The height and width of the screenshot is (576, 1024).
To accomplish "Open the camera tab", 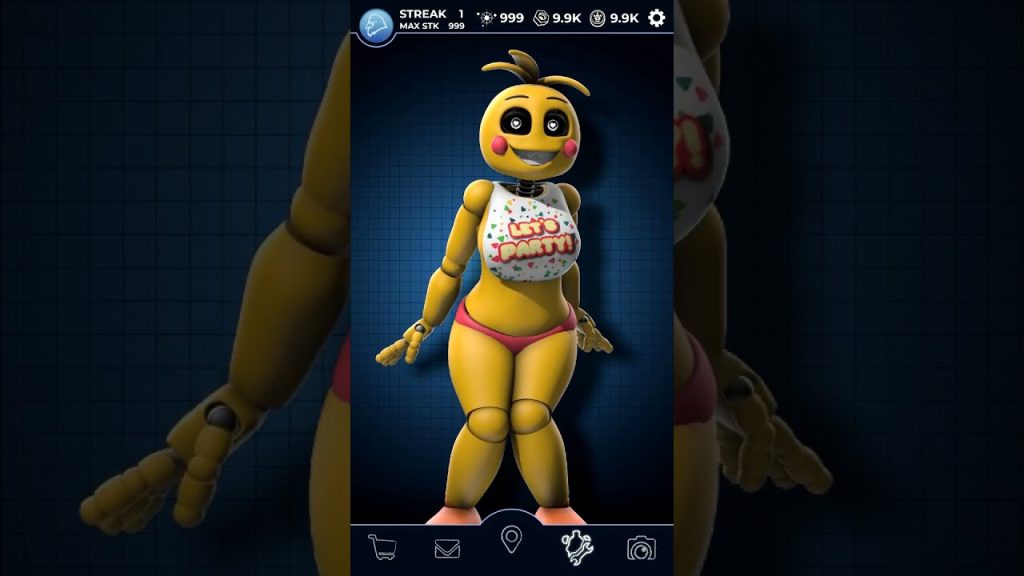I will coord(641,548).
